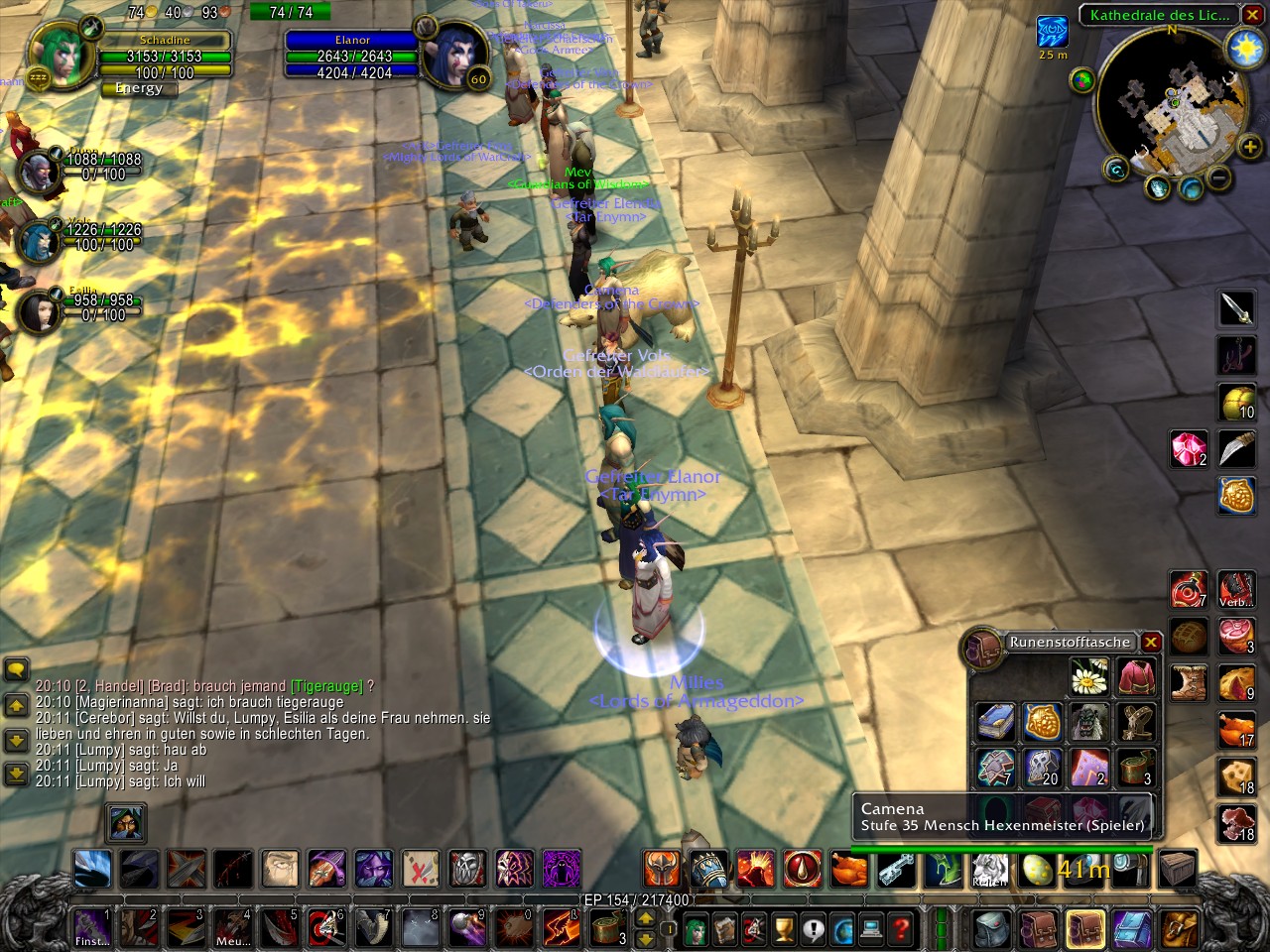The width and height of the screenshot is (1270, 952).
Task: Zoom in using the minimap plus button
Action: 1248,147
